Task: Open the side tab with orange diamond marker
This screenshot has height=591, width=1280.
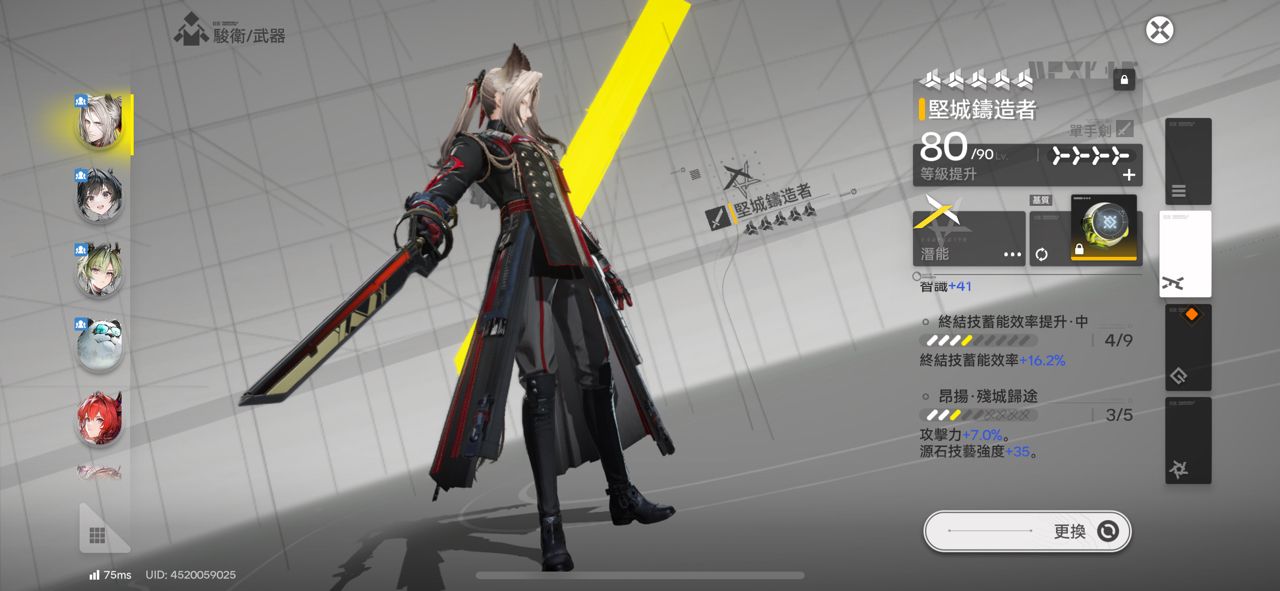Action: (x=1187, y=347)
